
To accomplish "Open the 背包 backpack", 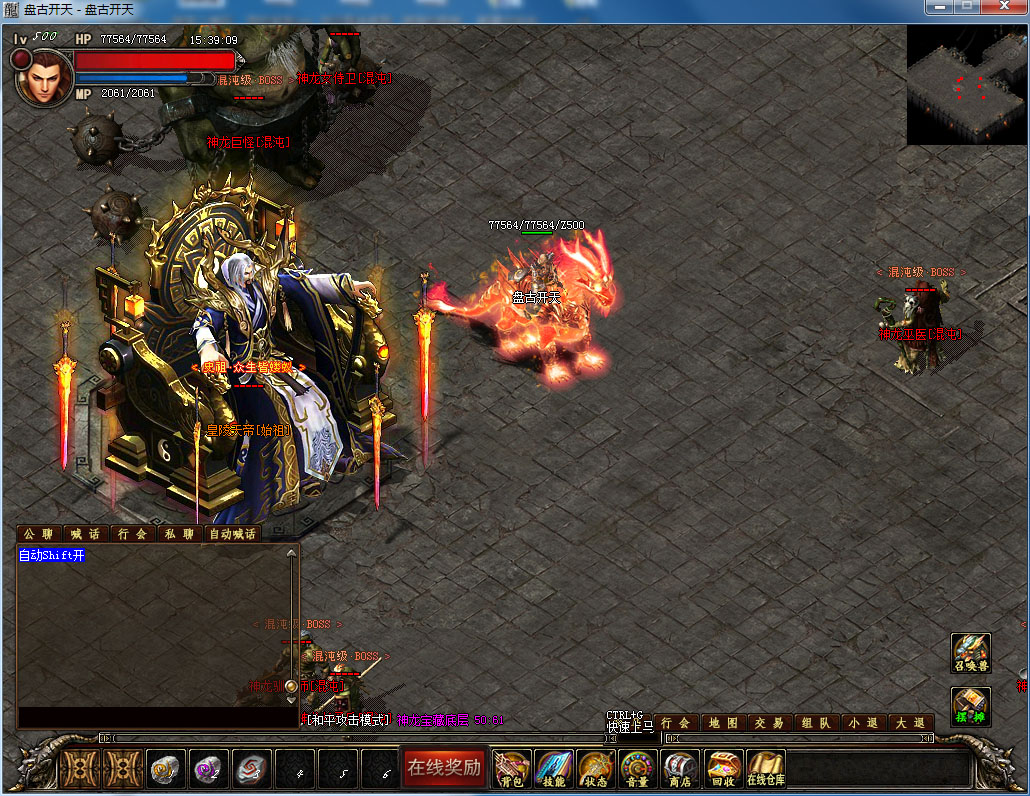I will click(x=512, y=768).
